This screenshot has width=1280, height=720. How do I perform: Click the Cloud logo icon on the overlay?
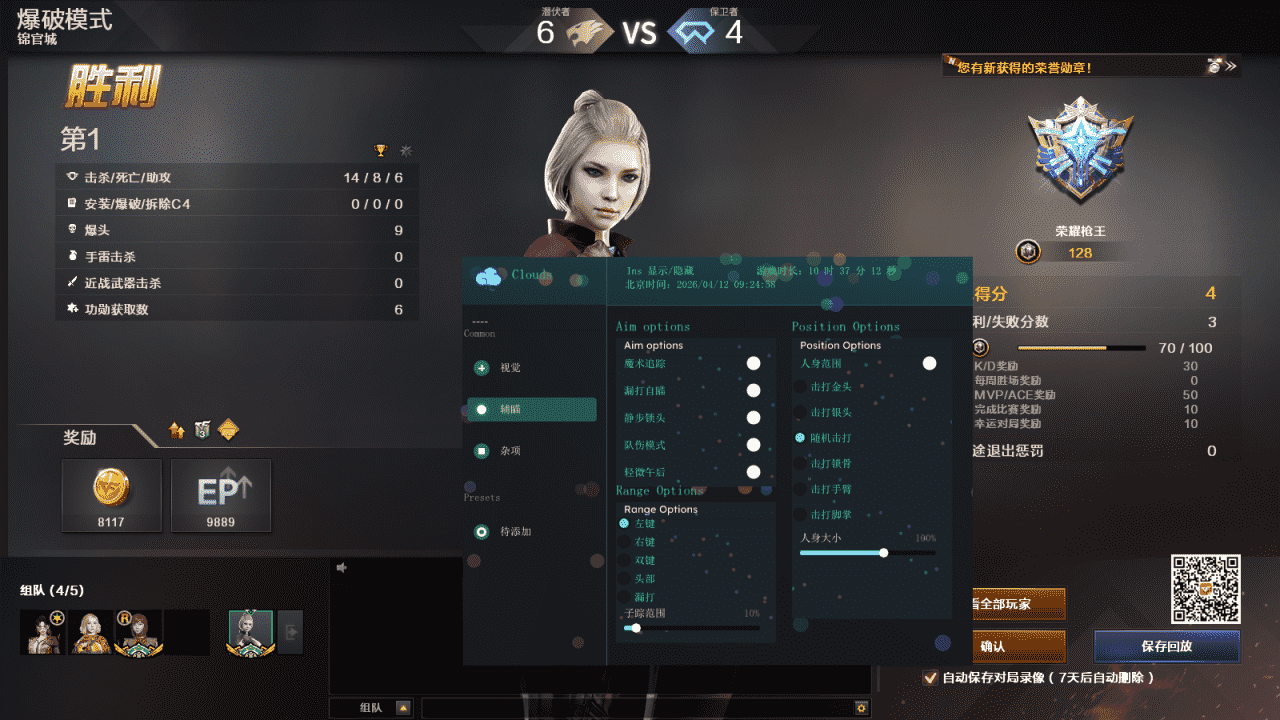pyautogui.click(x=487, y=279)
